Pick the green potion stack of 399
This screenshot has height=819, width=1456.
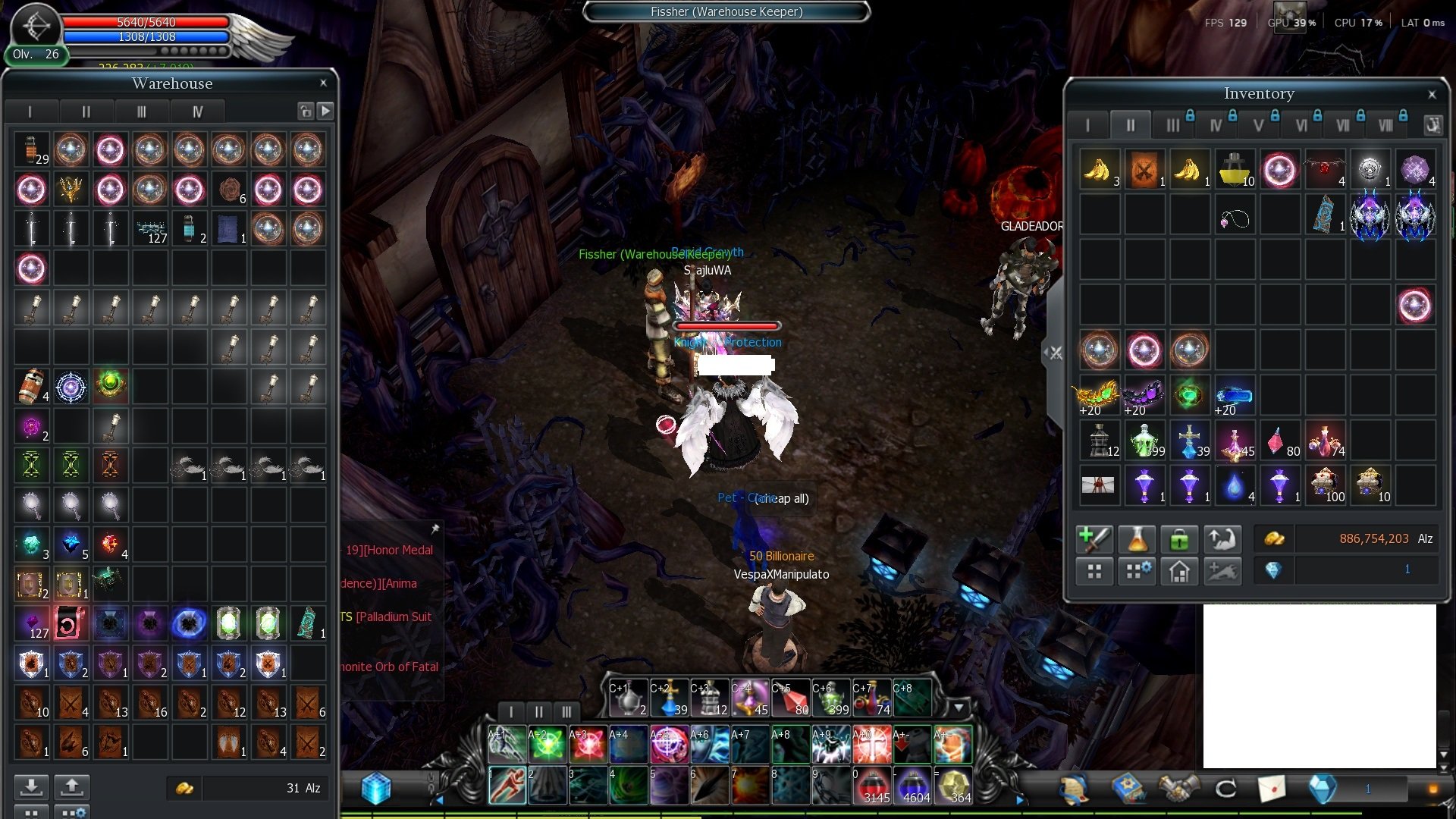(x=1144, y=441)
